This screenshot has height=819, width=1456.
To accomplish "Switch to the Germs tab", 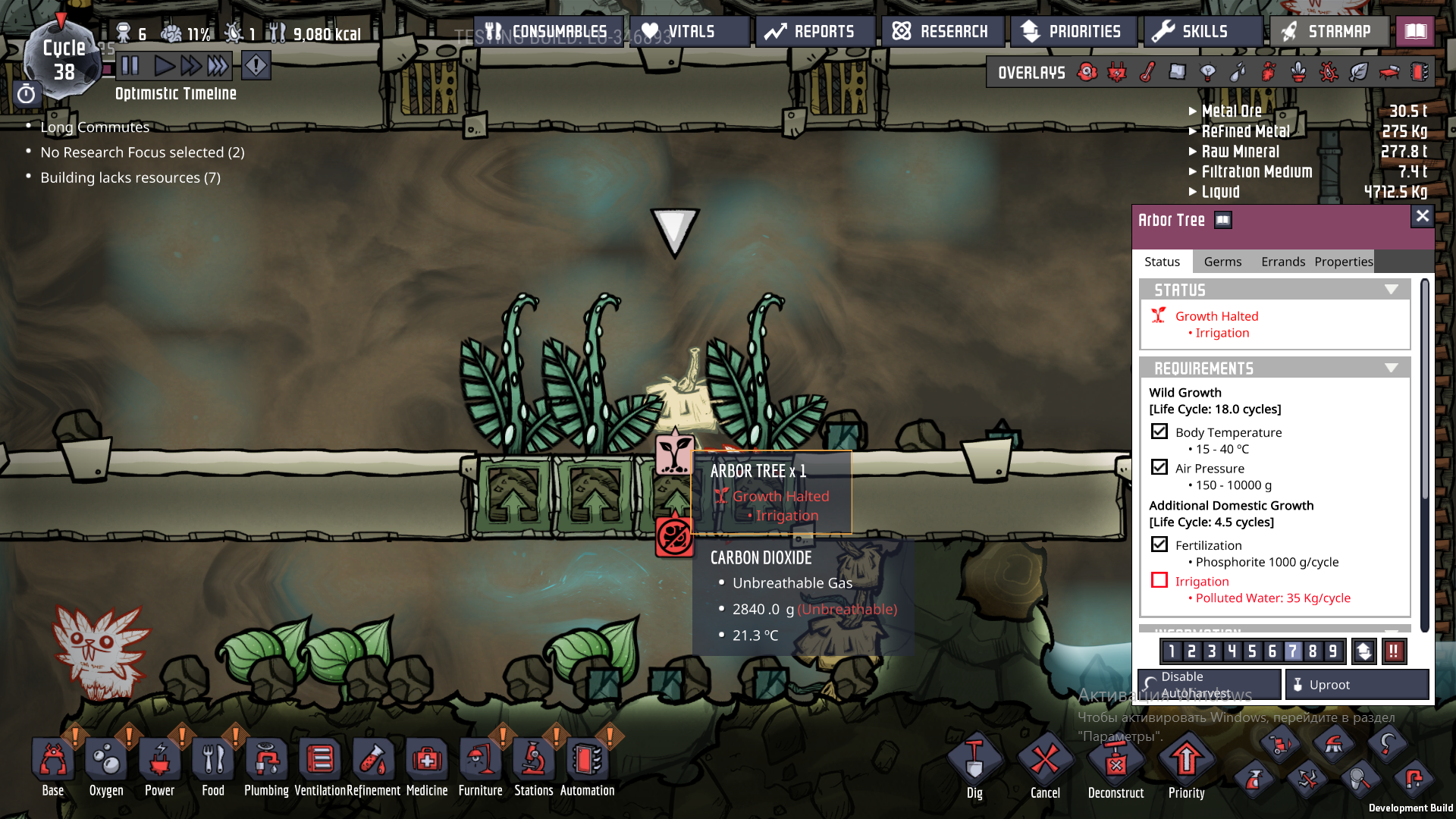I will (x=1222, y=261).
